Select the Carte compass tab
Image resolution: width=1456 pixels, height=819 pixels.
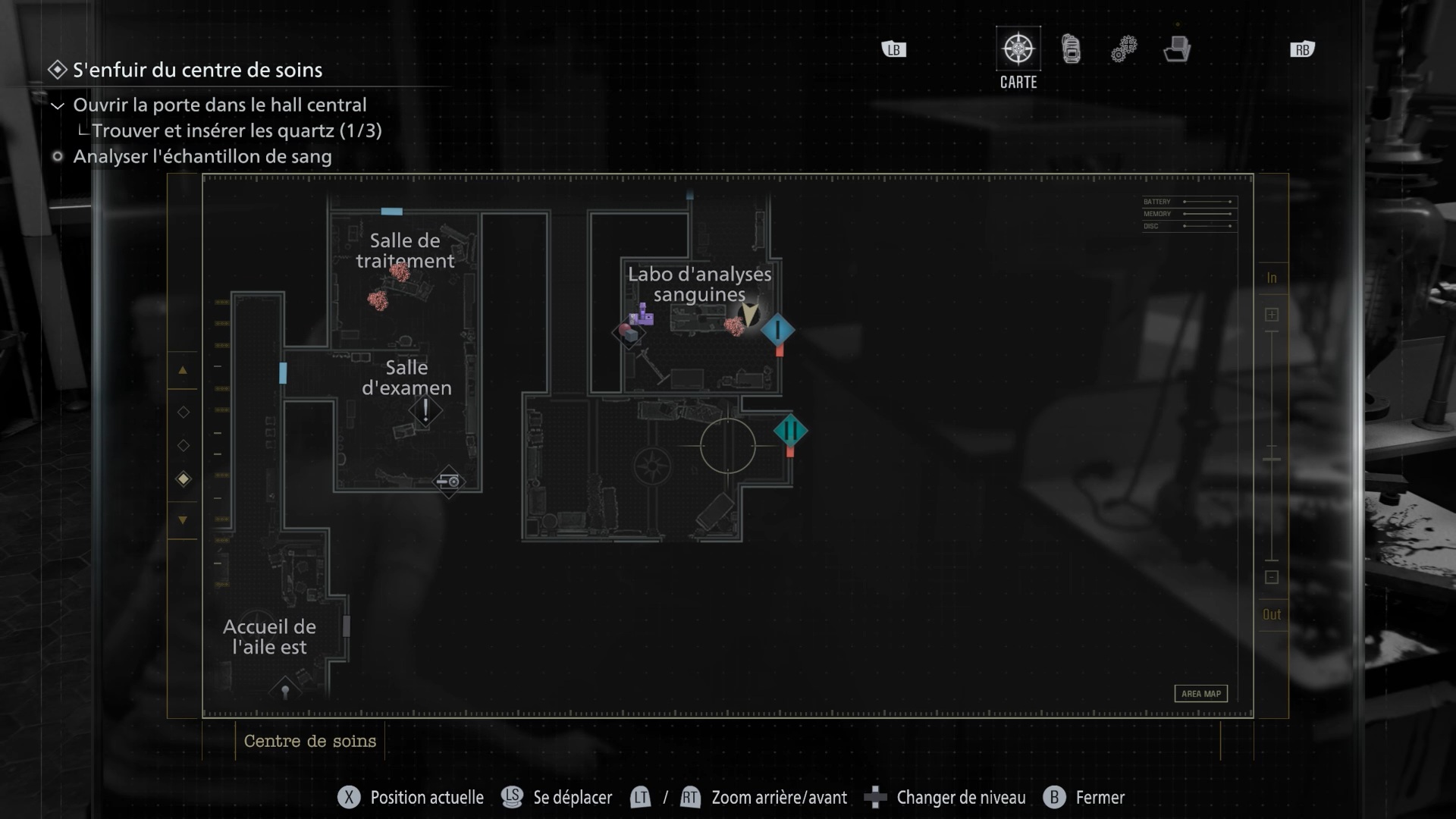tap(1018, 50)
